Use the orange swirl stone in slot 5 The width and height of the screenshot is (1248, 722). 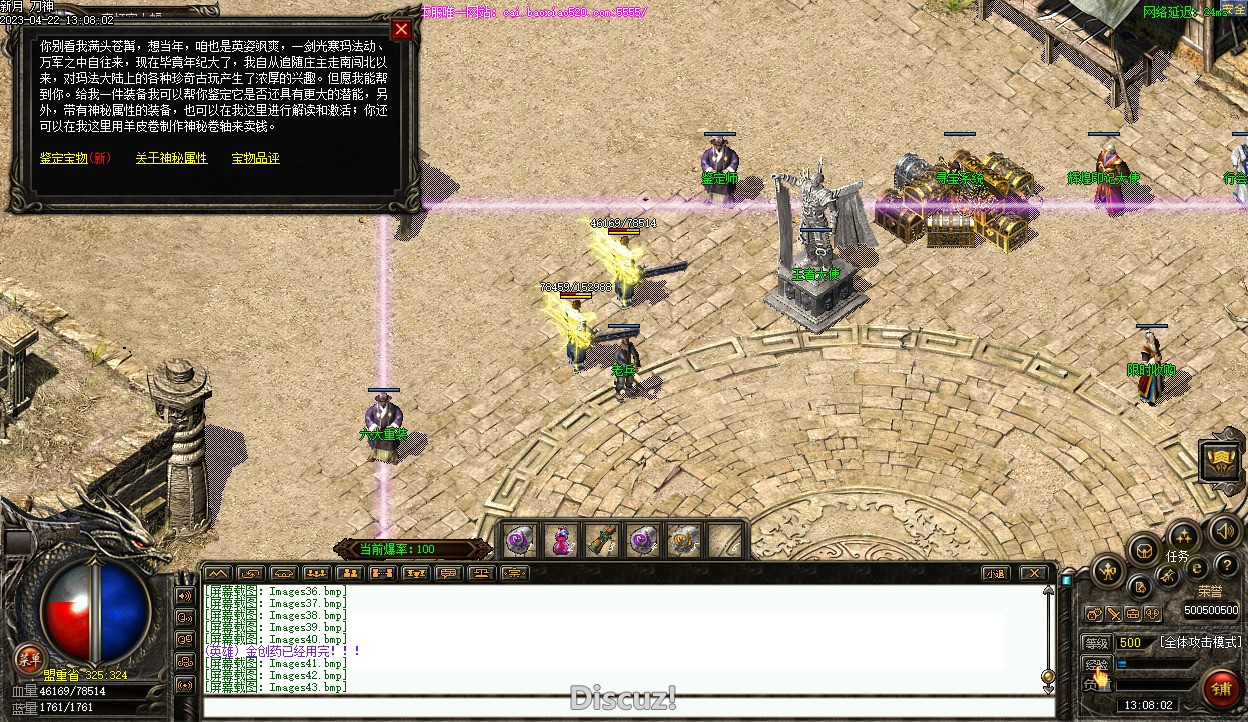coord(684,541)
